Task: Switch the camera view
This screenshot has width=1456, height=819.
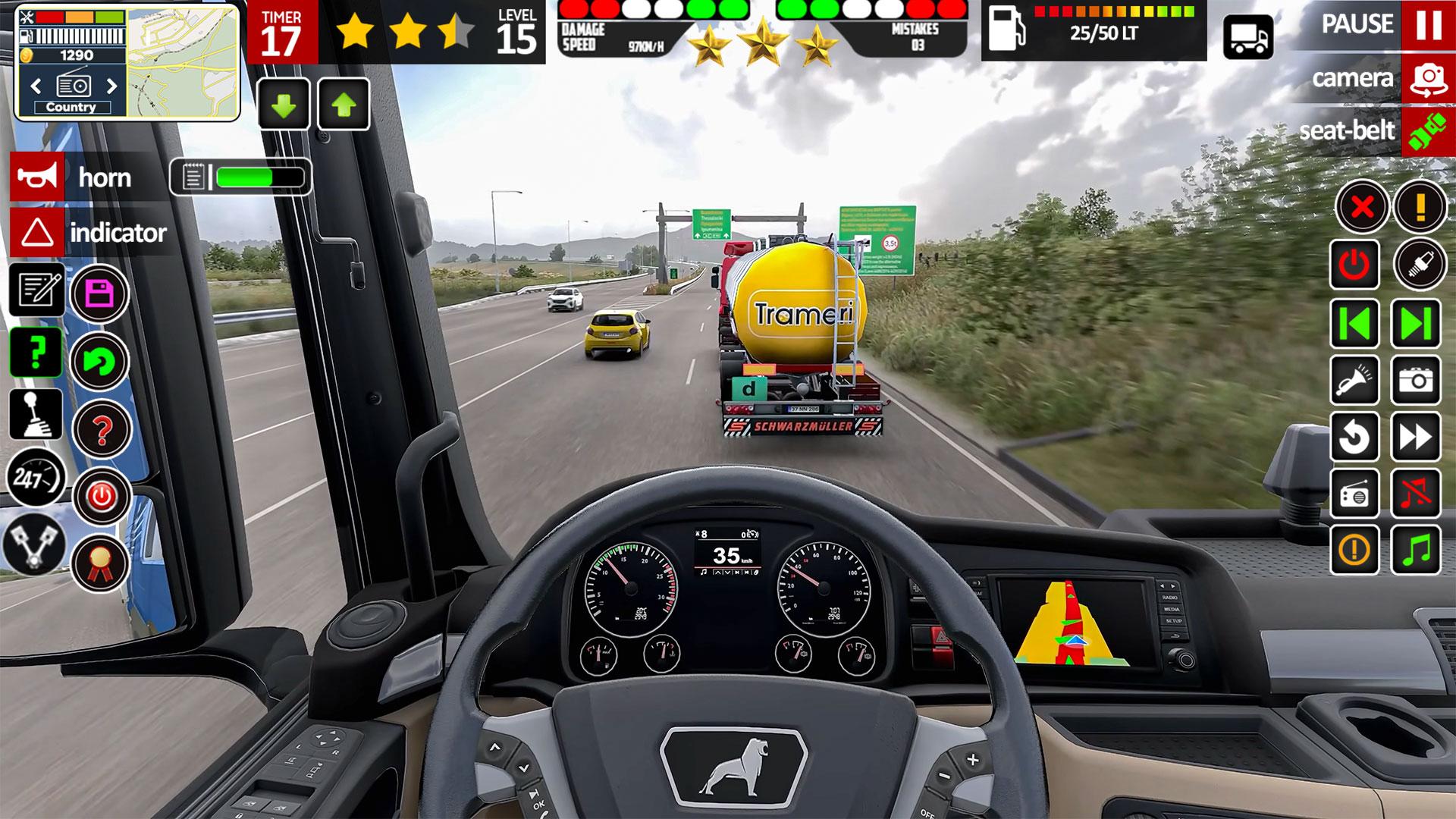Action: coord(1428,79)
